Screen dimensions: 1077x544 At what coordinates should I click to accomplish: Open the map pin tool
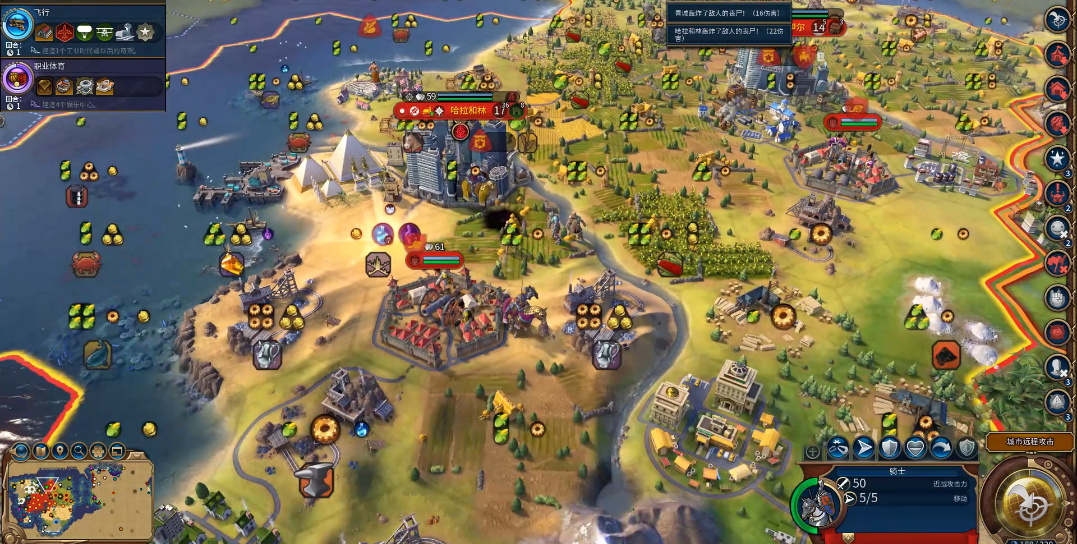pyautogui.click(x=59, y=451)
